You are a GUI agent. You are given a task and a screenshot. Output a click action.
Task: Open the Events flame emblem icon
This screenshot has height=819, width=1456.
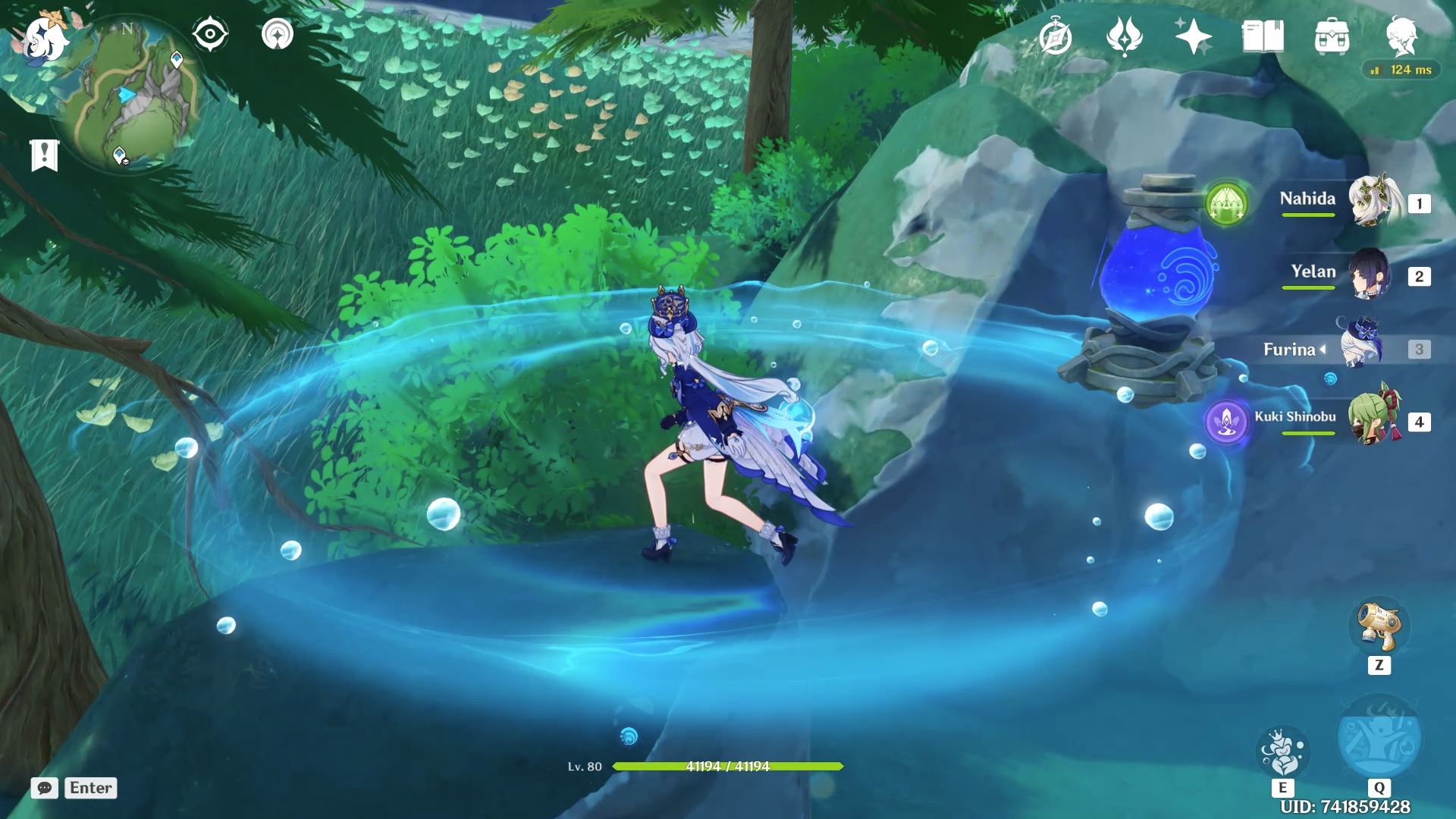(1124, 36)
